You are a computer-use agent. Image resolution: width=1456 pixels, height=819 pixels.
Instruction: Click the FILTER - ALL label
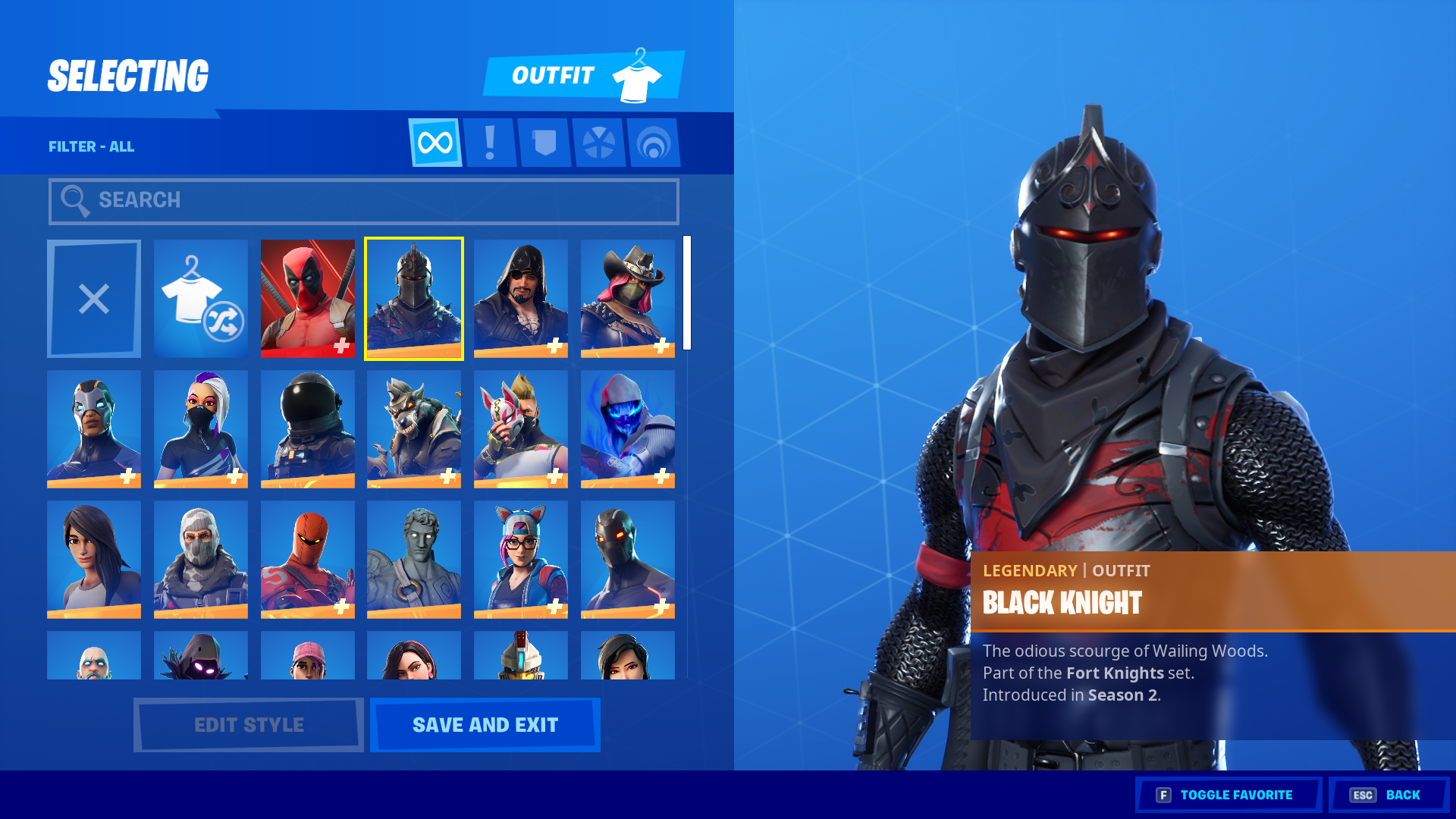pos(91,146)
